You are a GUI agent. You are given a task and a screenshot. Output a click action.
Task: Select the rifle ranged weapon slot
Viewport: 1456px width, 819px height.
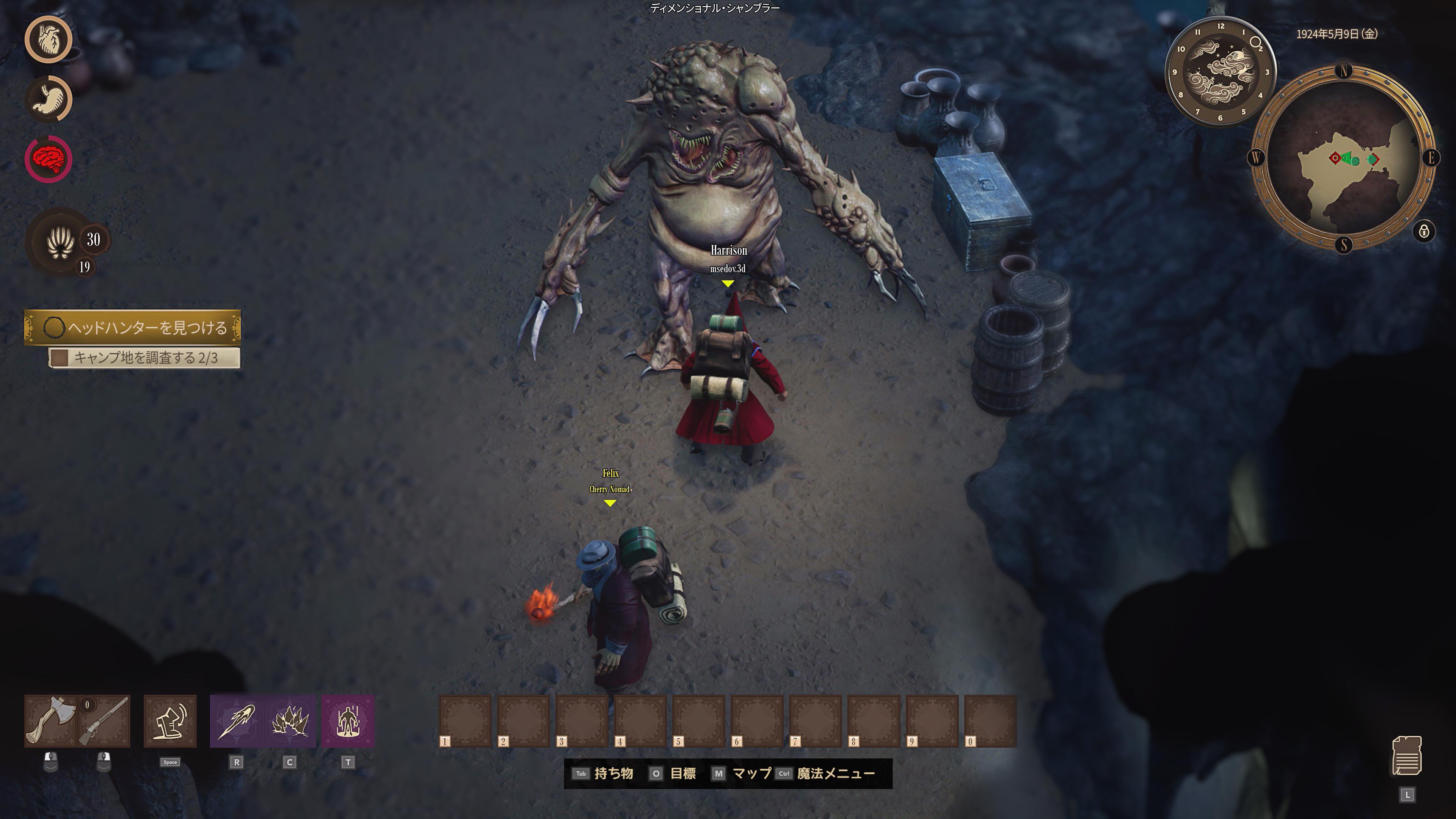[105, 721]
